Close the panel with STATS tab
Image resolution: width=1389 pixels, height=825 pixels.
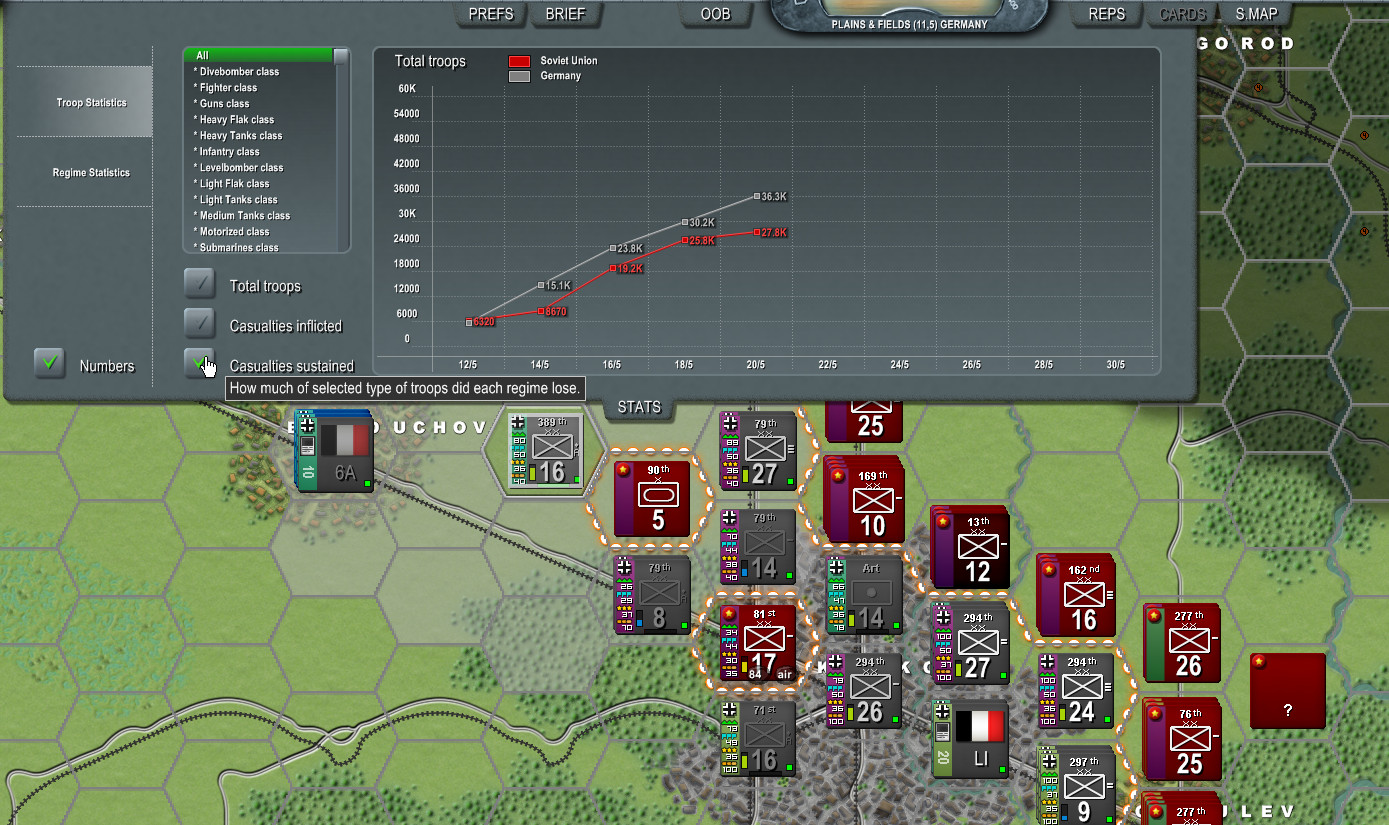(639, 407)
